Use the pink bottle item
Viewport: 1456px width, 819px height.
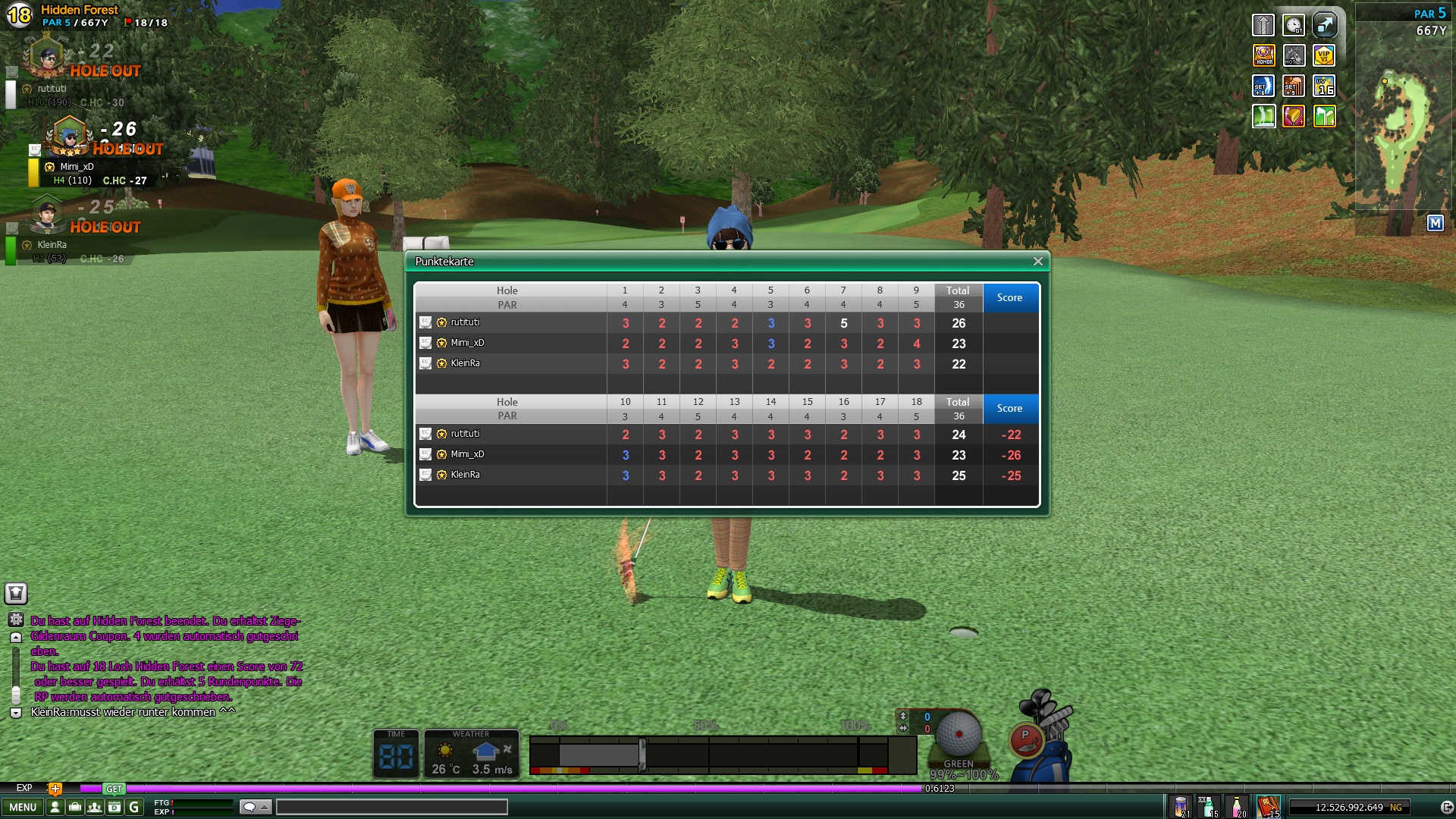point(1237,807)
